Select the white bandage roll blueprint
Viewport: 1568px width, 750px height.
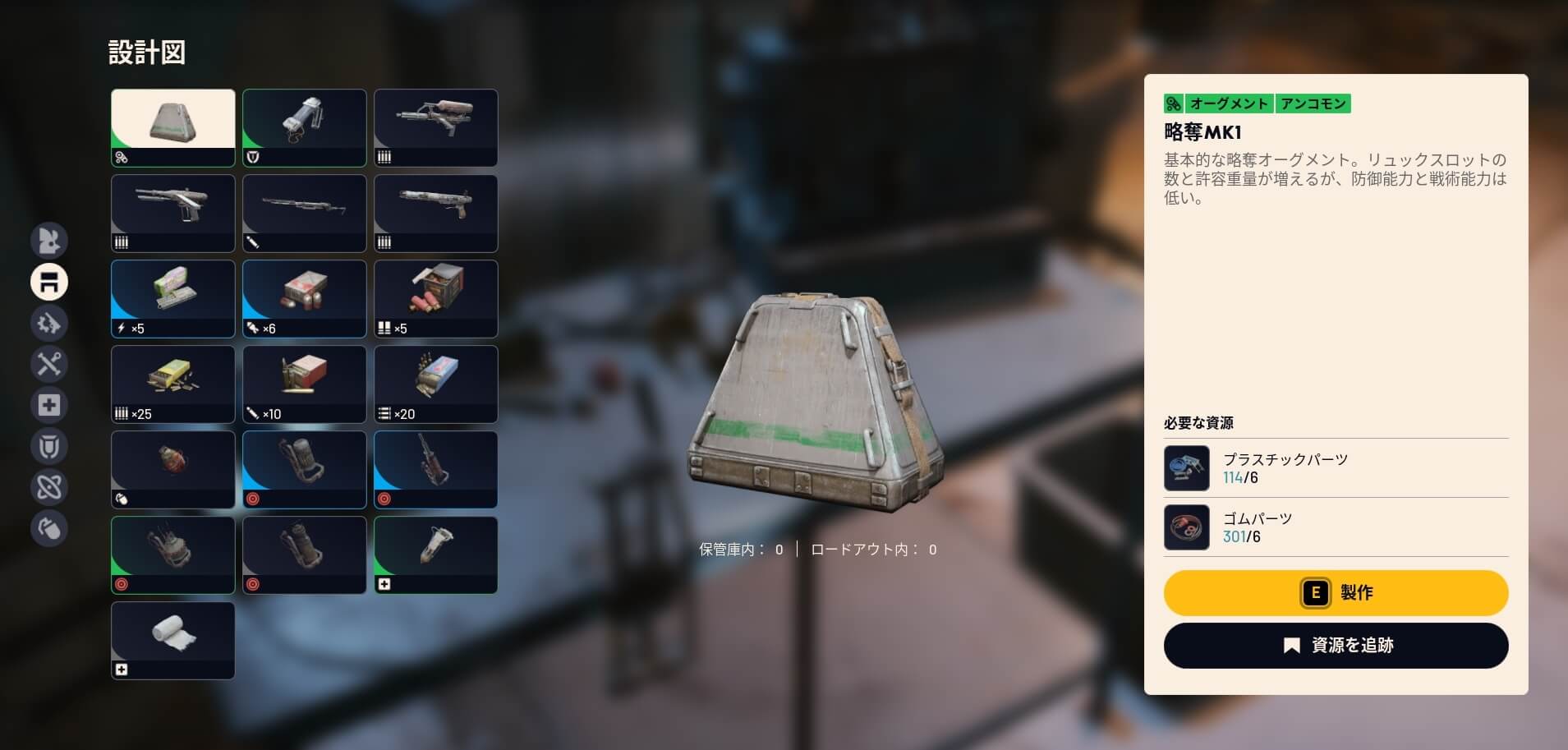(173, 640)
